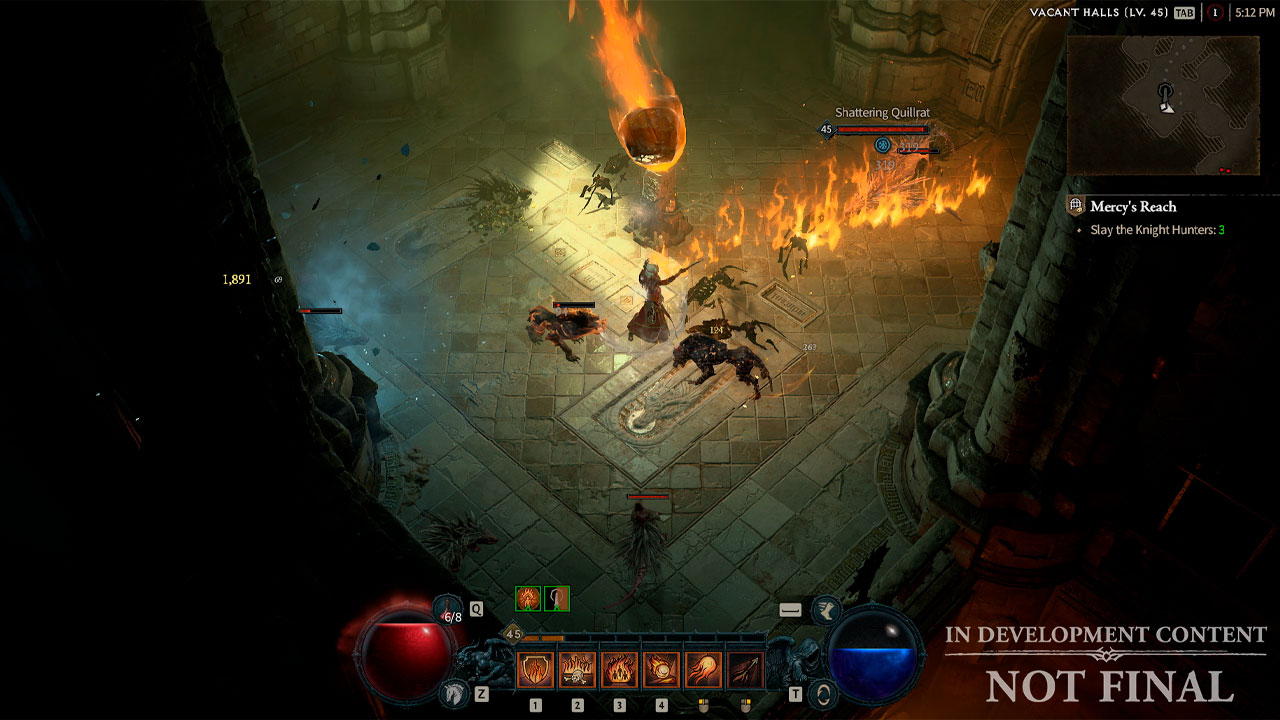Viewport: 1280px width, 720px height.
Task: Trigger the winged boot evade icon
Action: click(x=826, y=610)
